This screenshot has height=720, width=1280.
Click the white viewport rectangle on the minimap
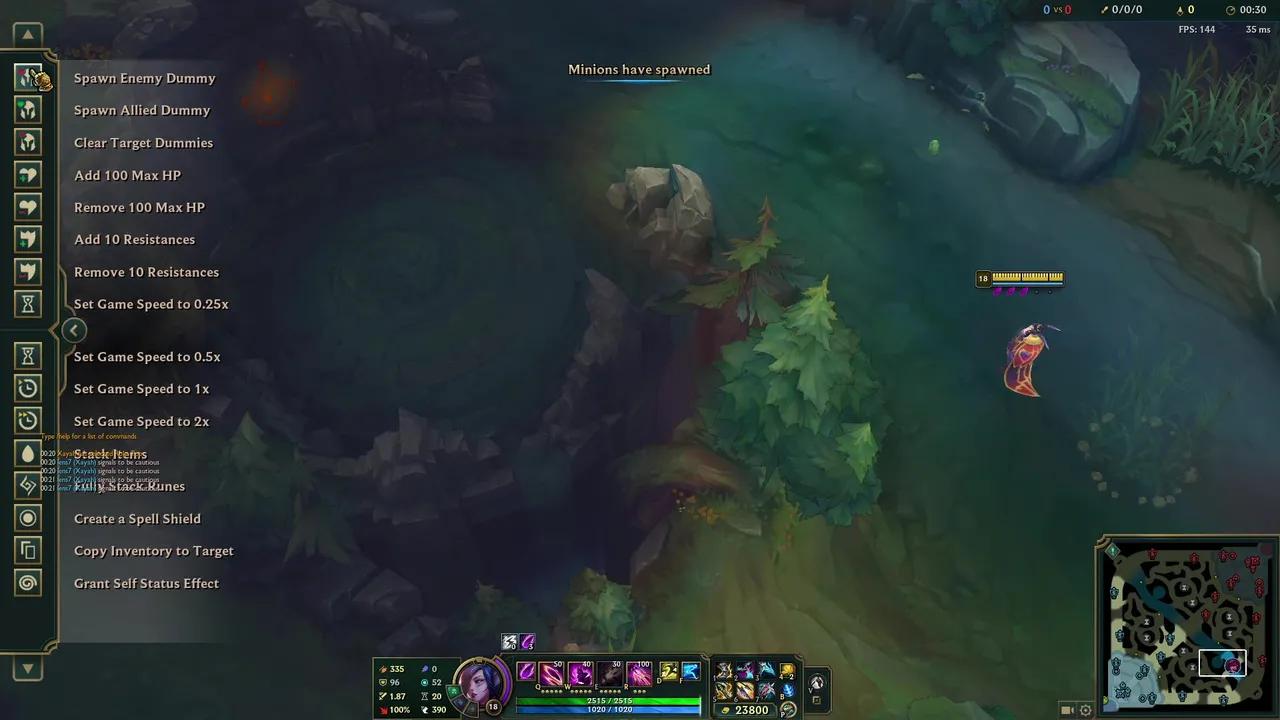[1223, 662]
